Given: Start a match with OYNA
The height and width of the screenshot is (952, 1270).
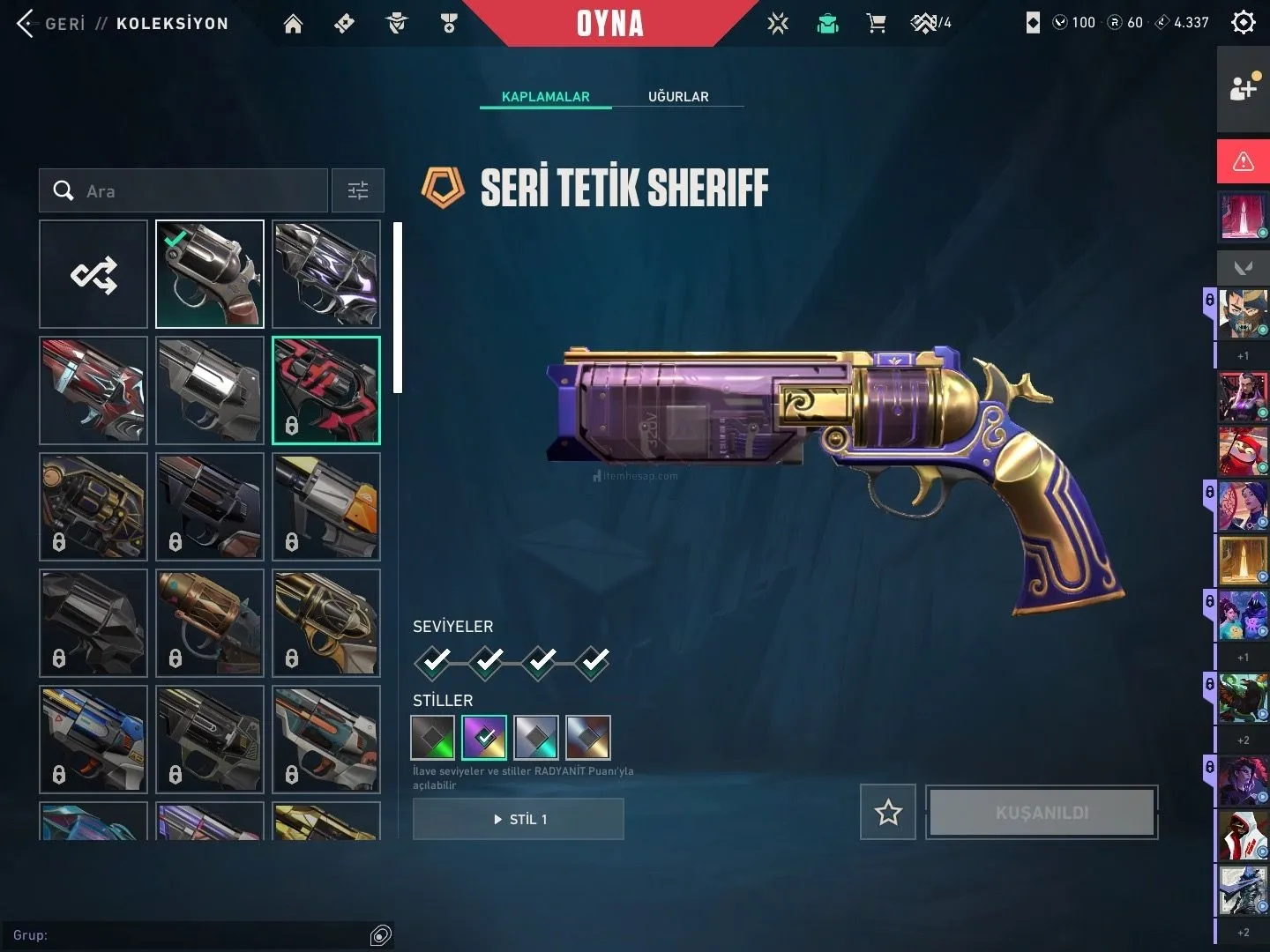Looking at the screenshot, I should coord(609,24).
